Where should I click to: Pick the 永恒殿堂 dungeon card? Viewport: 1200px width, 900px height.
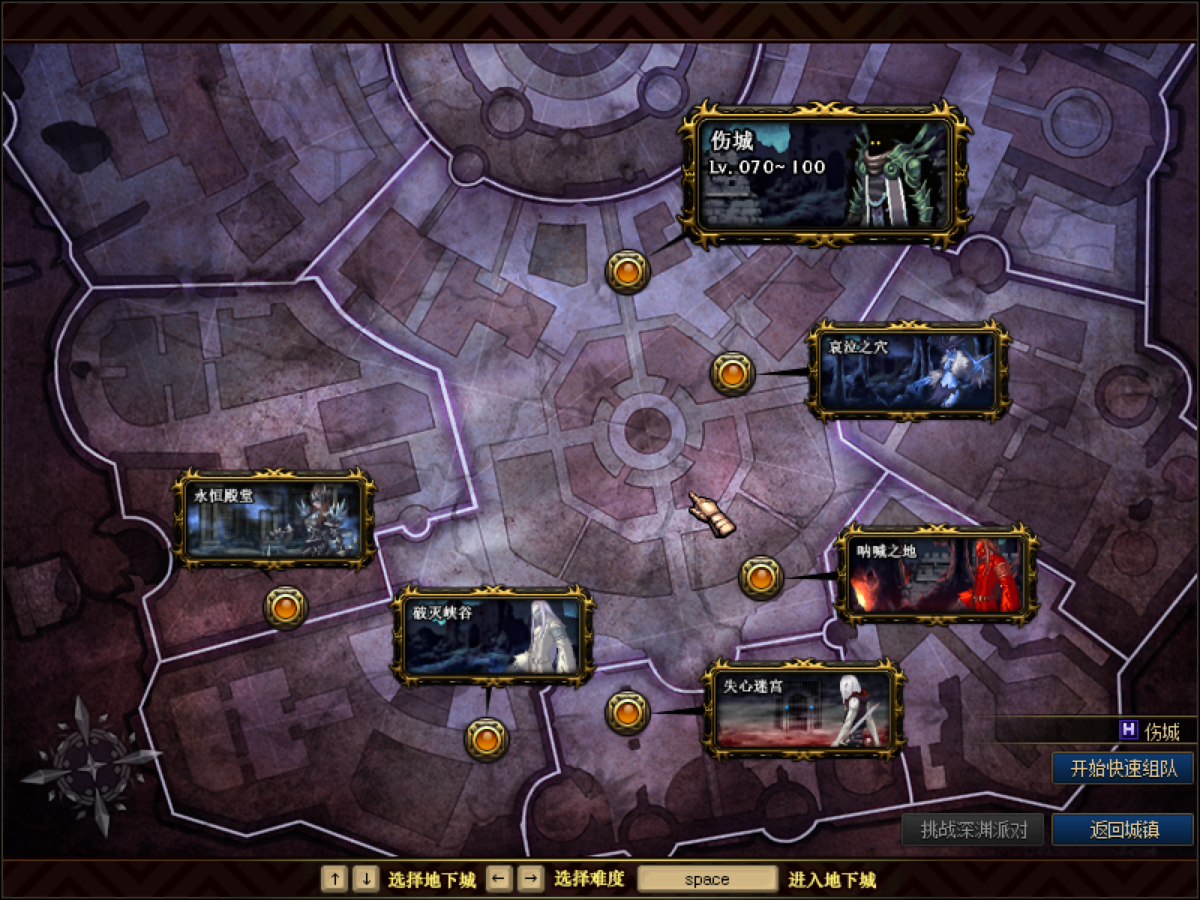(275, 520)
